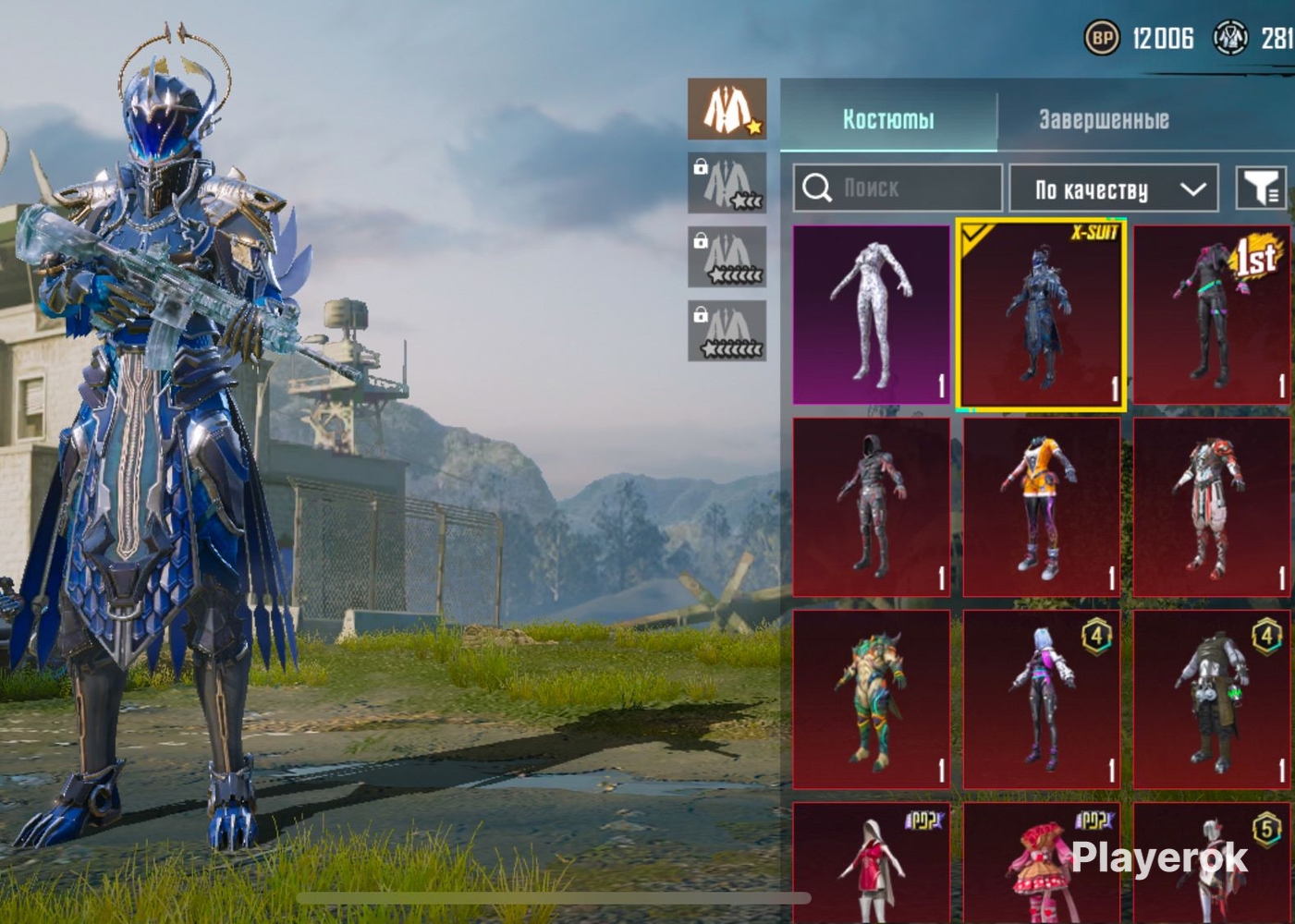Screen dimensions: 1295x924
Task: Open the По качеству sorting dropdown
Action: (1114, 189)
